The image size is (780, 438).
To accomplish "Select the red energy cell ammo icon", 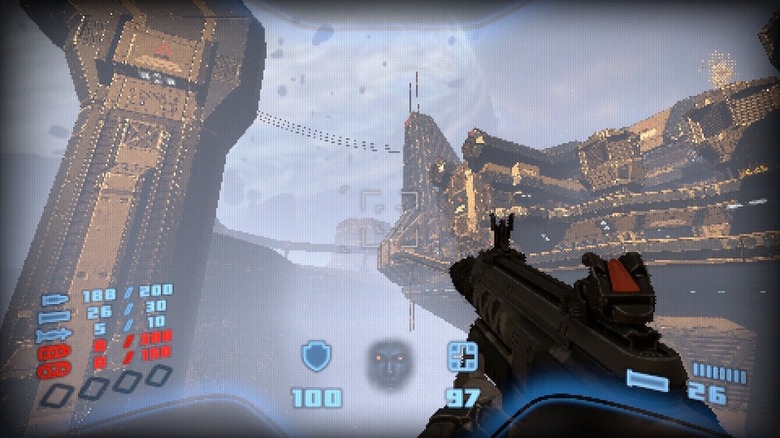I will coord(55,352).
